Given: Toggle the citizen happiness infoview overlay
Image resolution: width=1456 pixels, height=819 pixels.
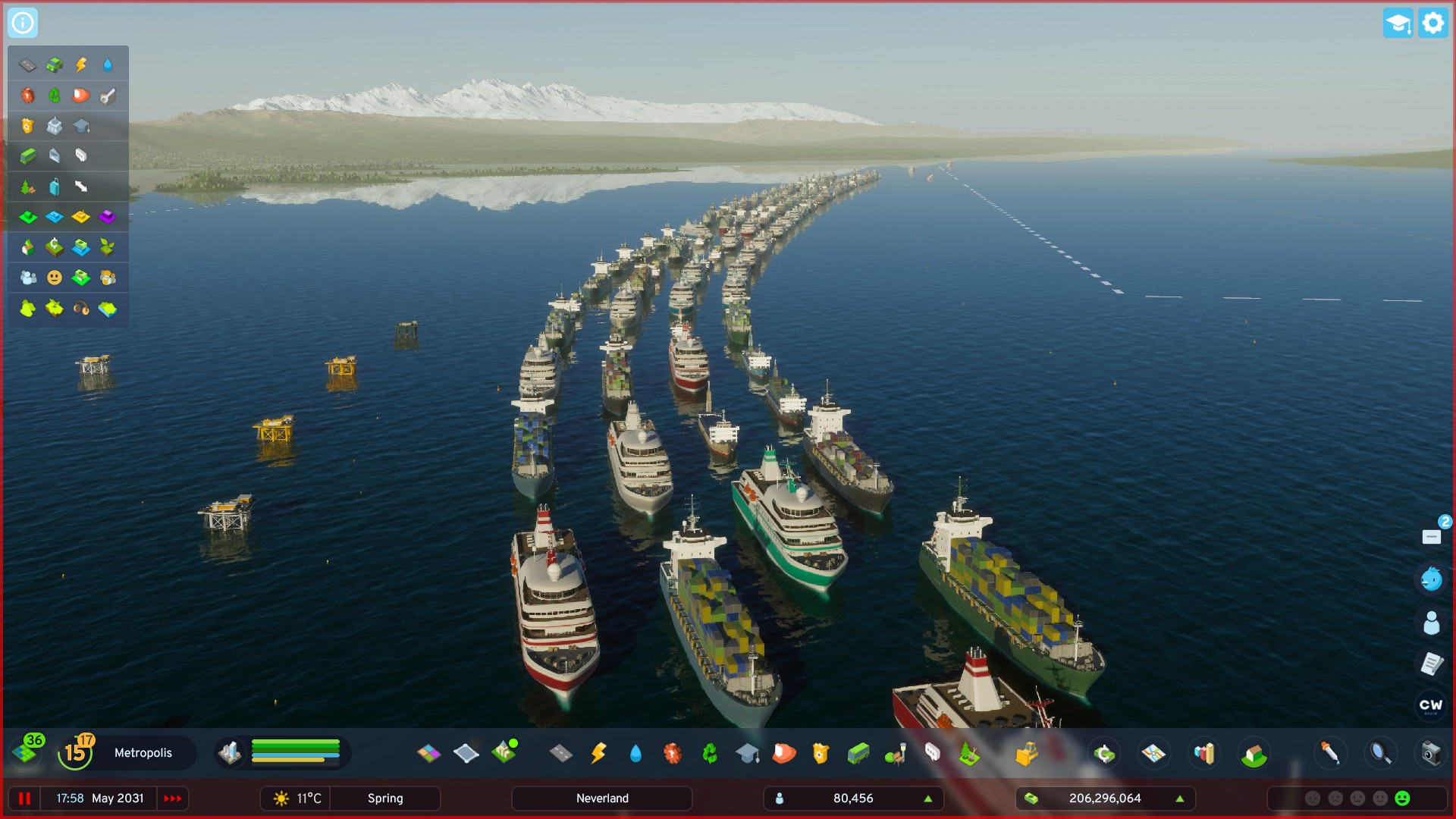Looking at the screenshot, I should (54, 277).
